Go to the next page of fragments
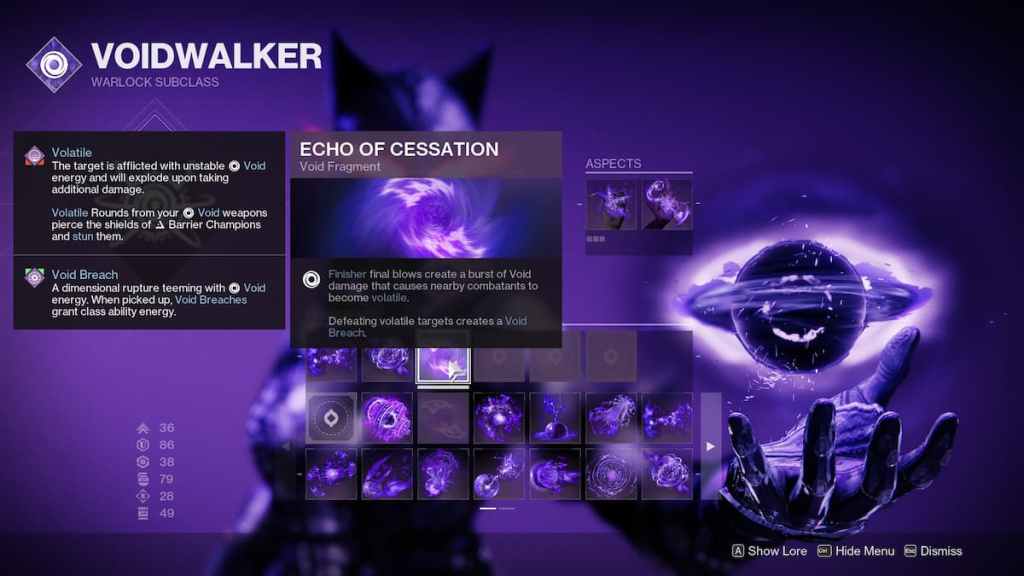Viewport: 1024px width, 576px height. [710, 446]
